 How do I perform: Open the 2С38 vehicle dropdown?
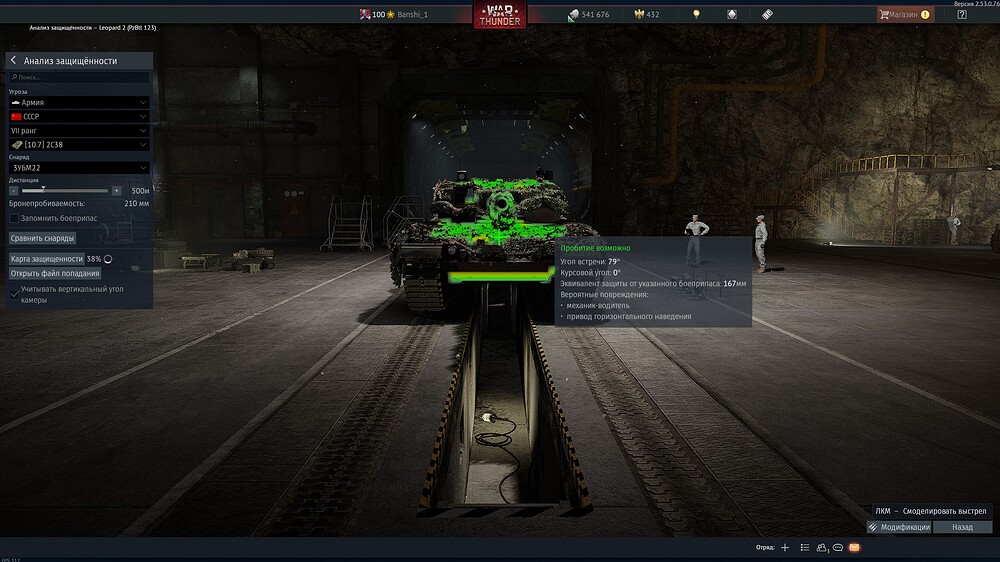pyautogui.click(x=78, y=144)
